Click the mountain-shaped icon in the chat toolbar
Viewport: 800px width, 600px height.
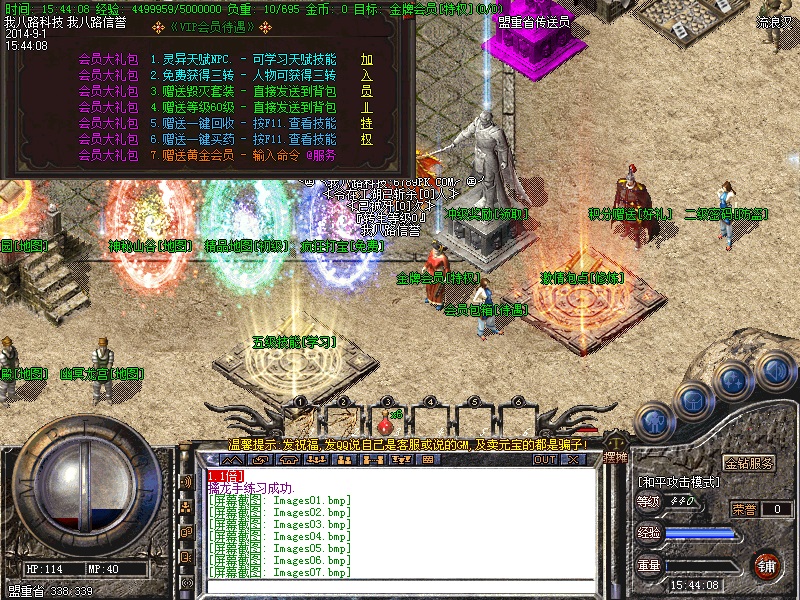click(x=234, y=460)
